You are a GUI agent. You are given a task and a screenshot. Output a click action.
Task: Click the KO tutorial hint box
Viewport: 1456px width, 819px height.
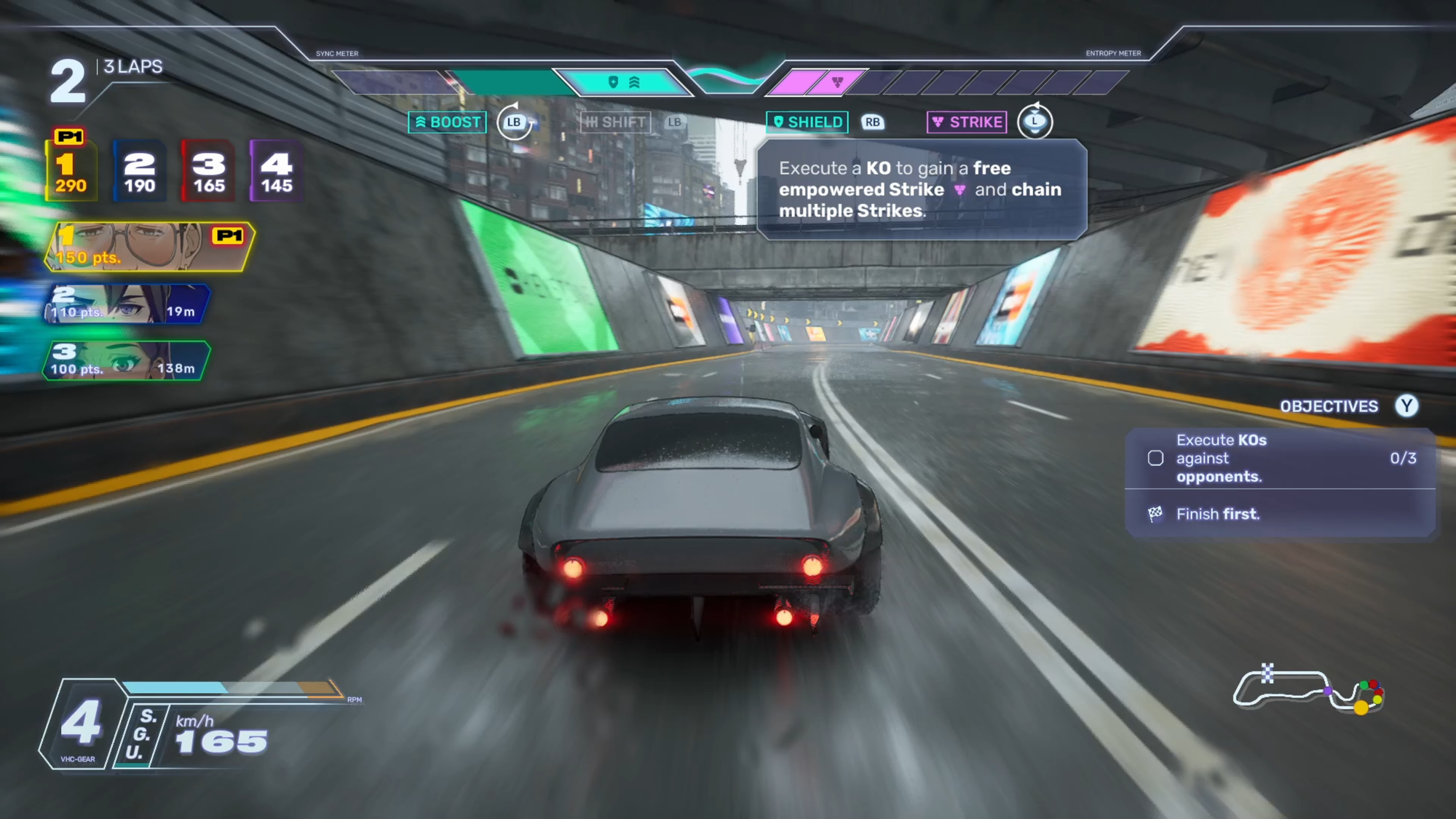(x=921, y=189)
